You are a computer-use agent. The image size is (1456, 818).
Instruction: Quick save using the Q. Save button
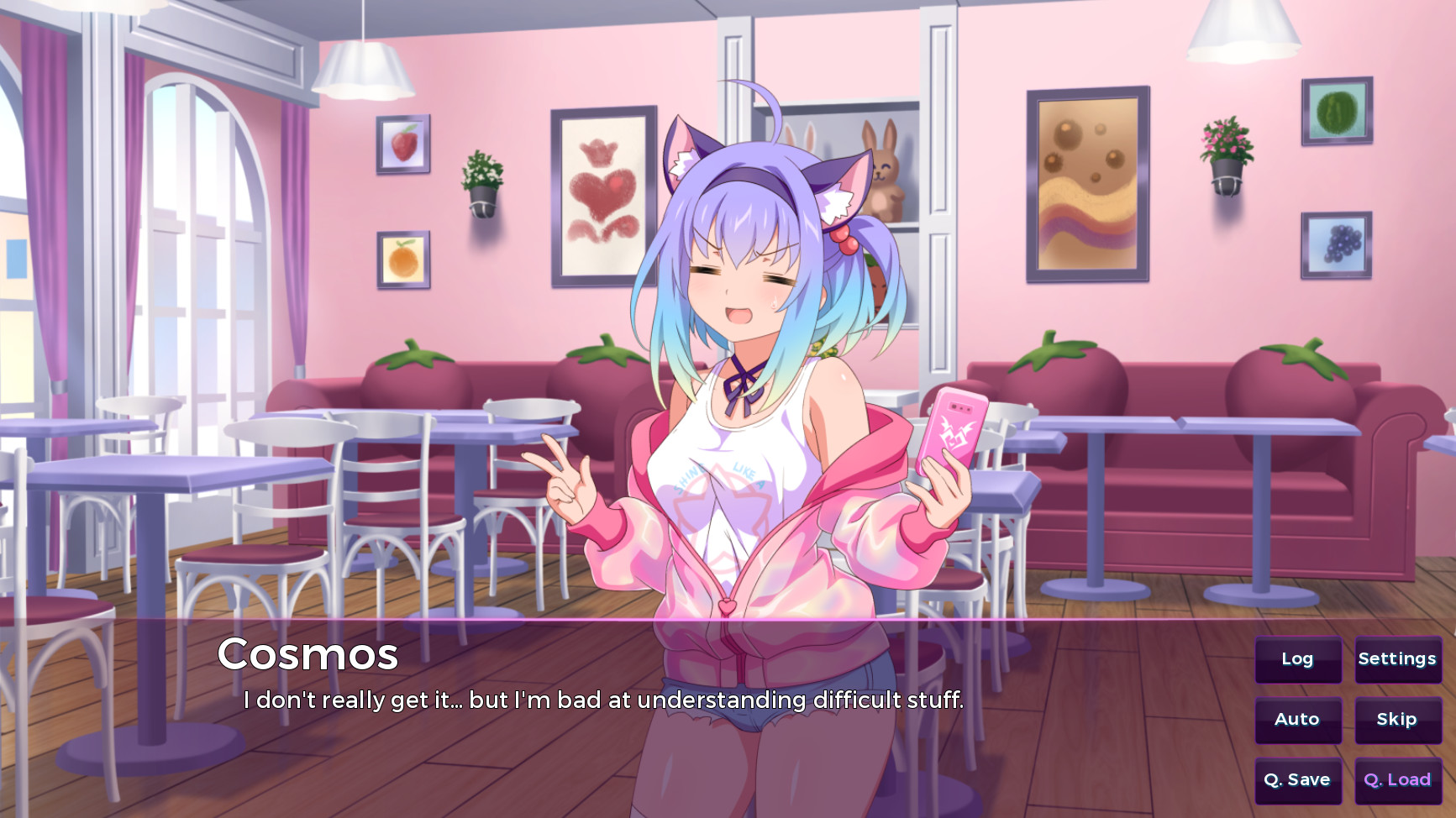1297,779
